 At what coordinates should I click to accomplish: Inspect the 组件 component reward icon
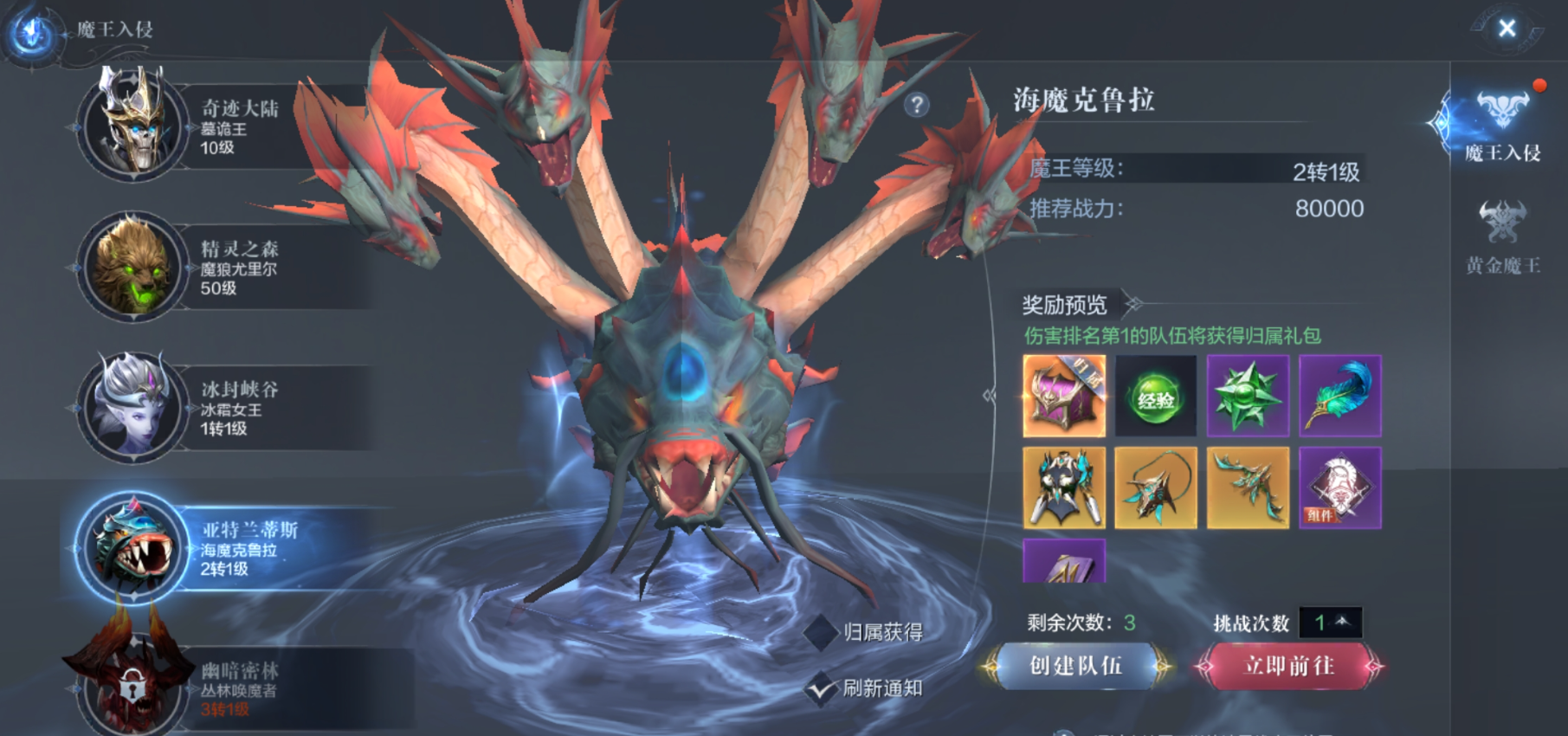pos(1341,489)
